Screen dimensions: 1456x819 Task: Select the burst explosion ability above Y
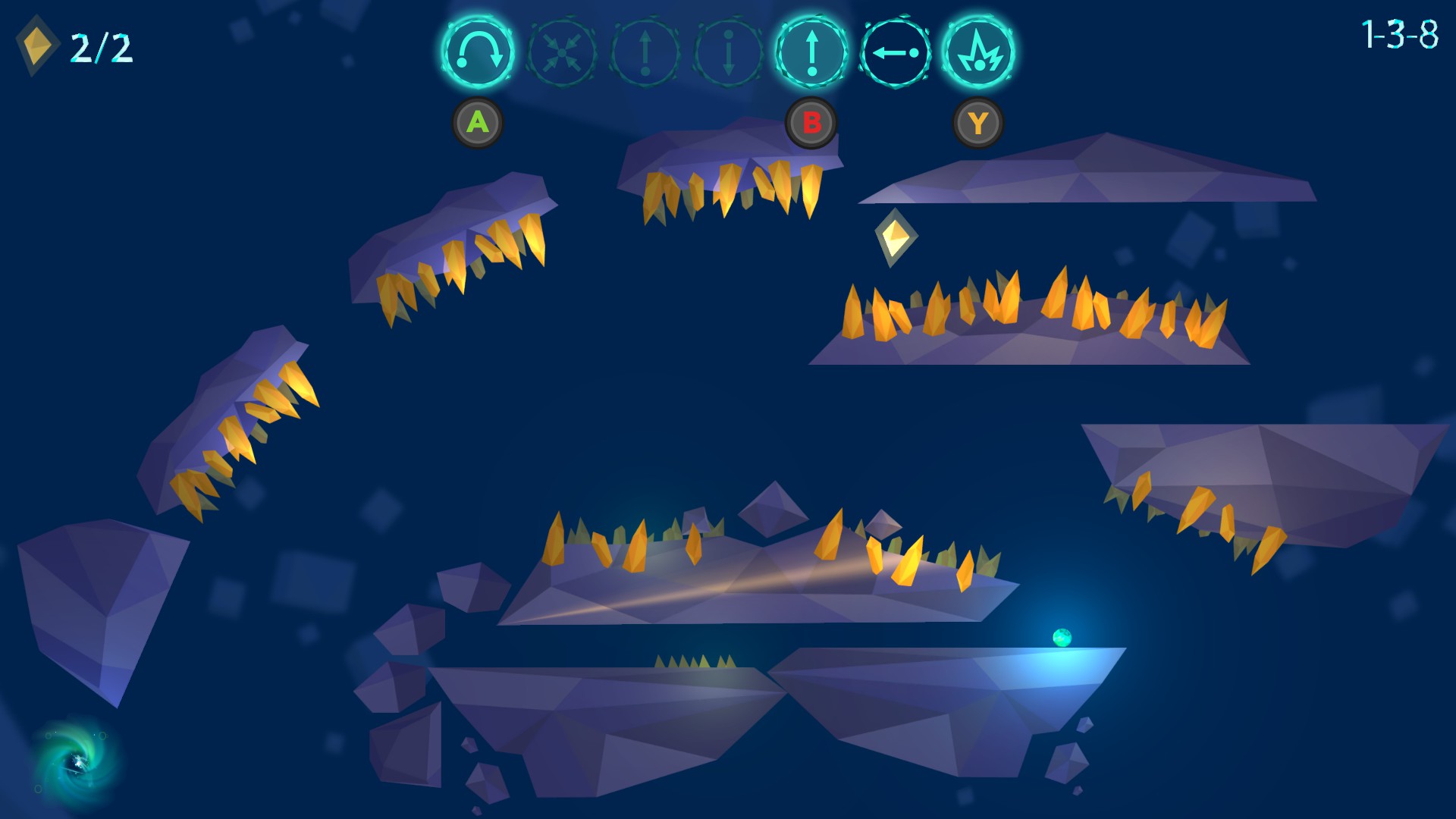[x=979, y=53]
